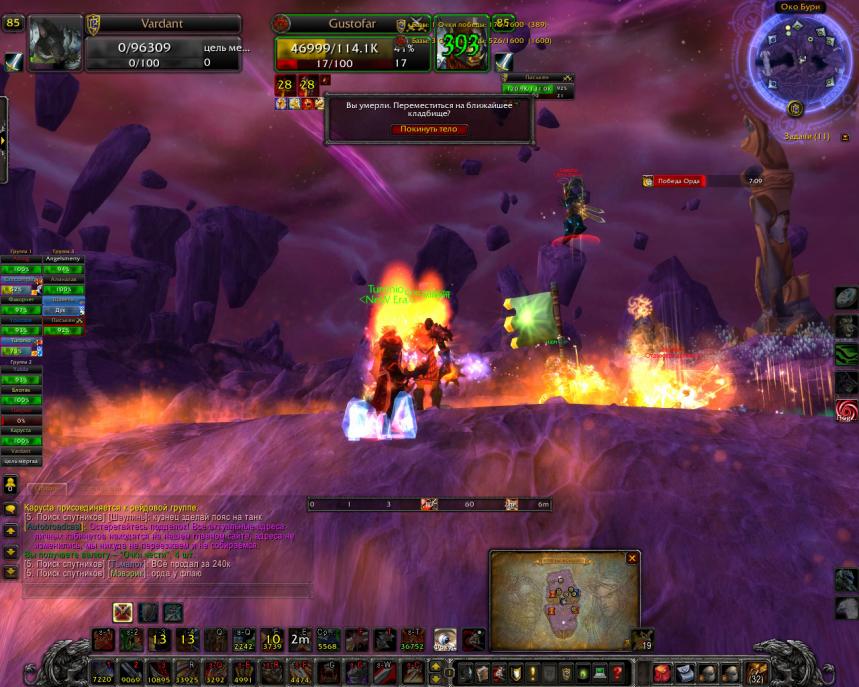859x687 pixels.
Task: Select the Vardant player portrait
Action: click(x=54, y=43)
